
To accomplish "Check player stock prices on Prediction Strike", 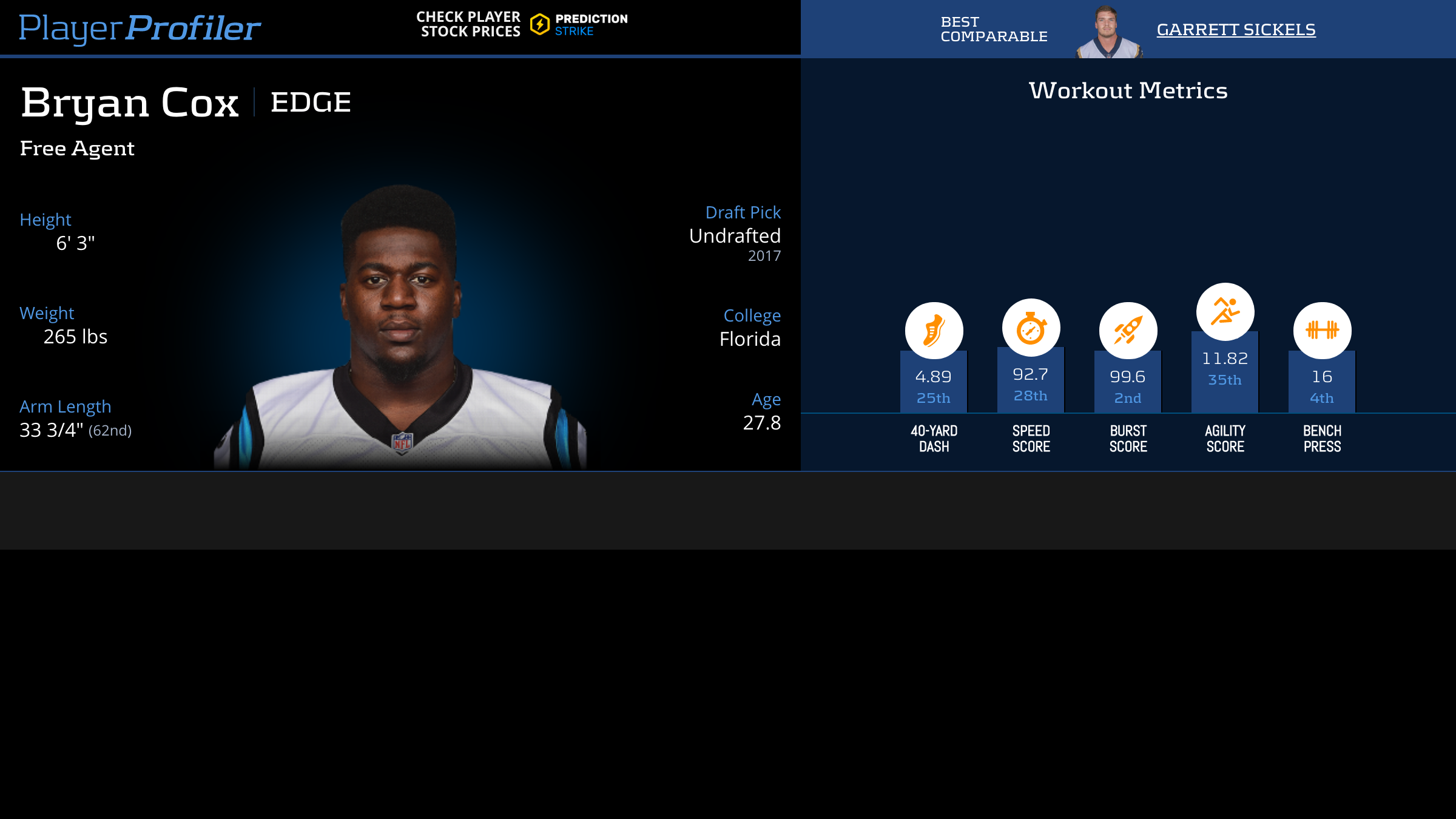I will (x=522, y=24).
